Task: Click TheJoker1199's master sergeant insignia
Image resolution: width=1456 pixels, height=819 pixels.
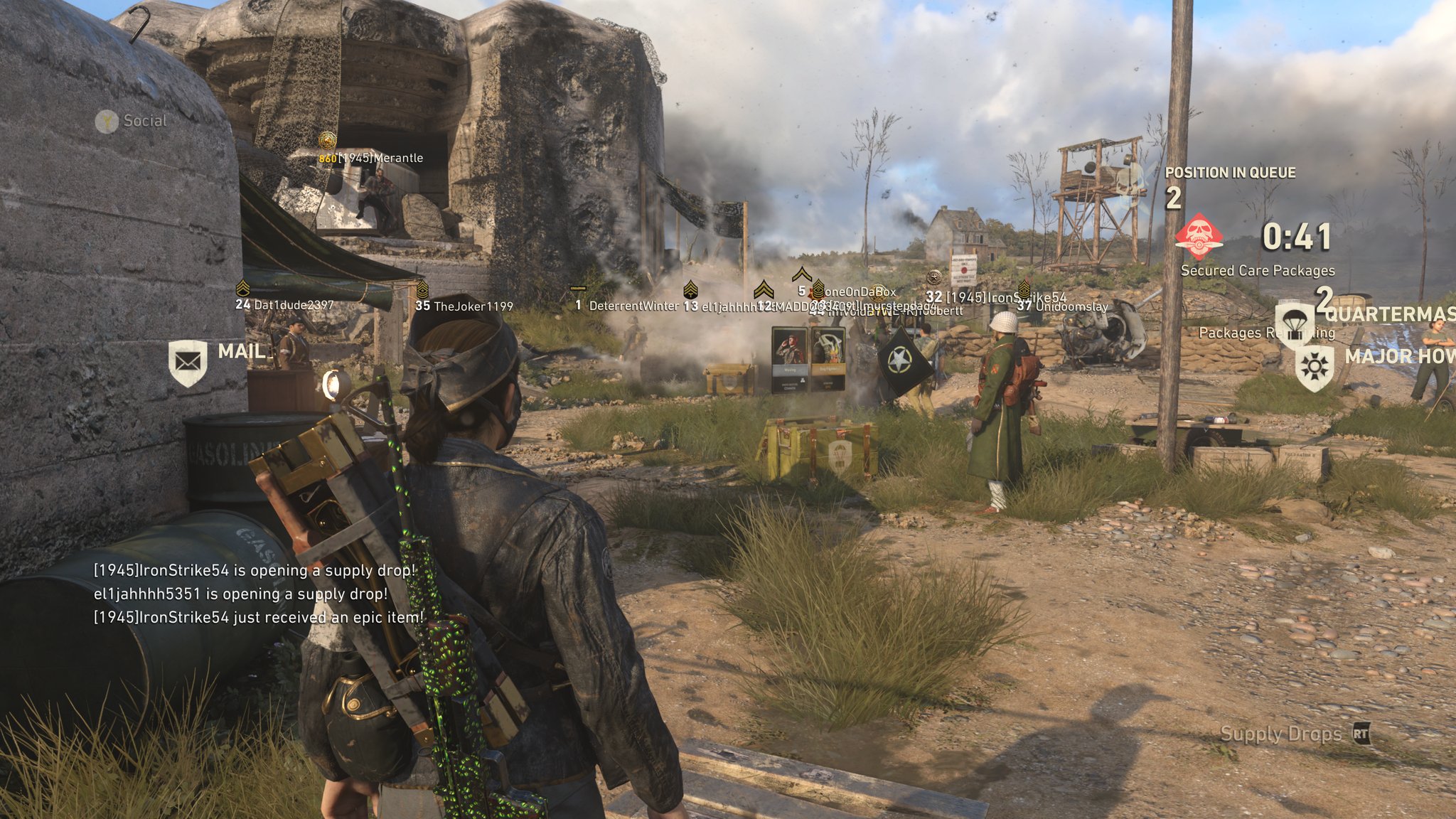Action: [424, 291]
